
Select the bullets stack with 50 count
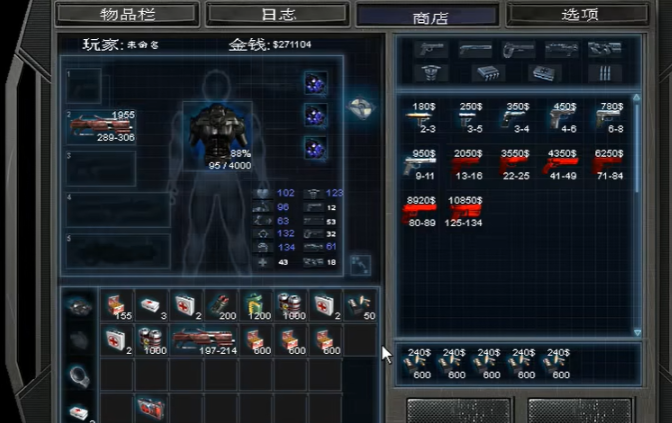[x=361, y=304]
